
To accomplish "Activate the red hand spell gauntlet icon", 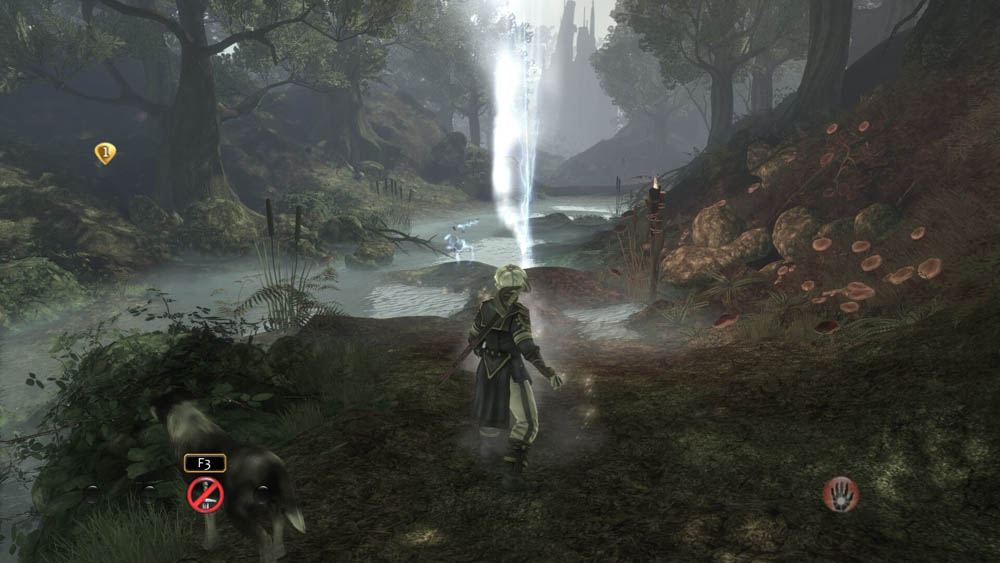I will (840, 493).
